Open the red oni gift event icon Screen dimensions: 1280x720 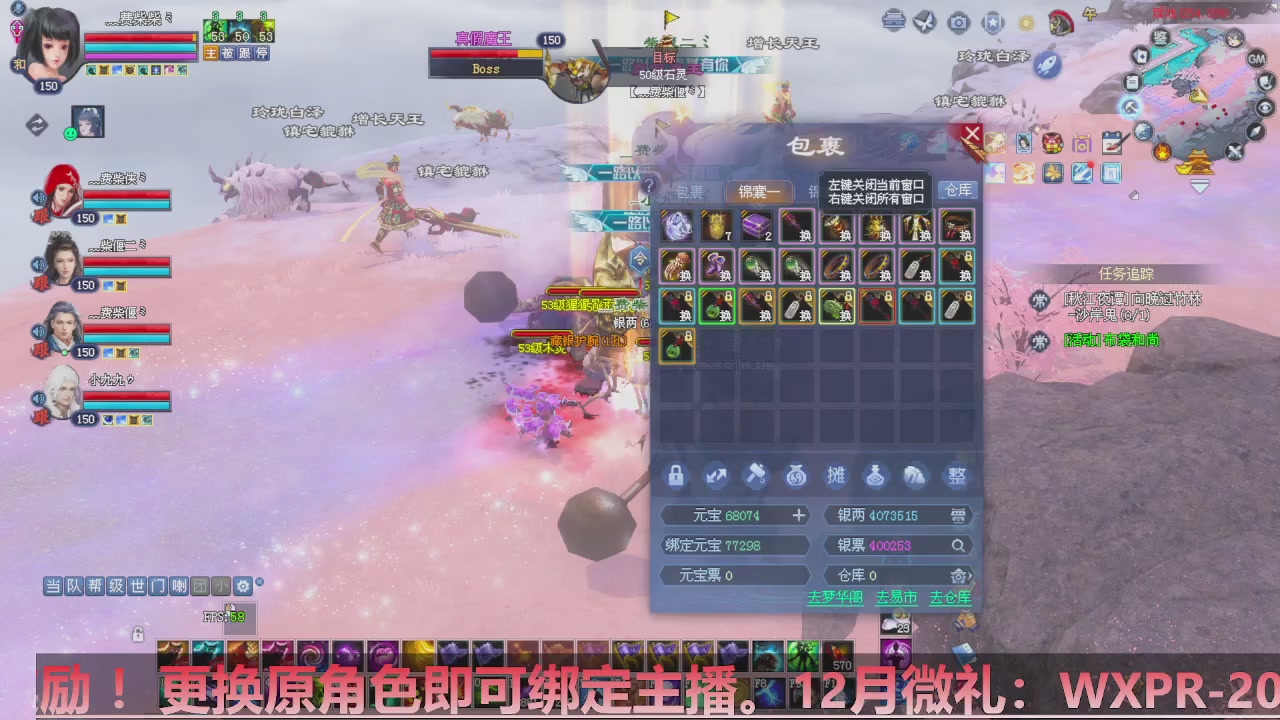click(1051, 144)
